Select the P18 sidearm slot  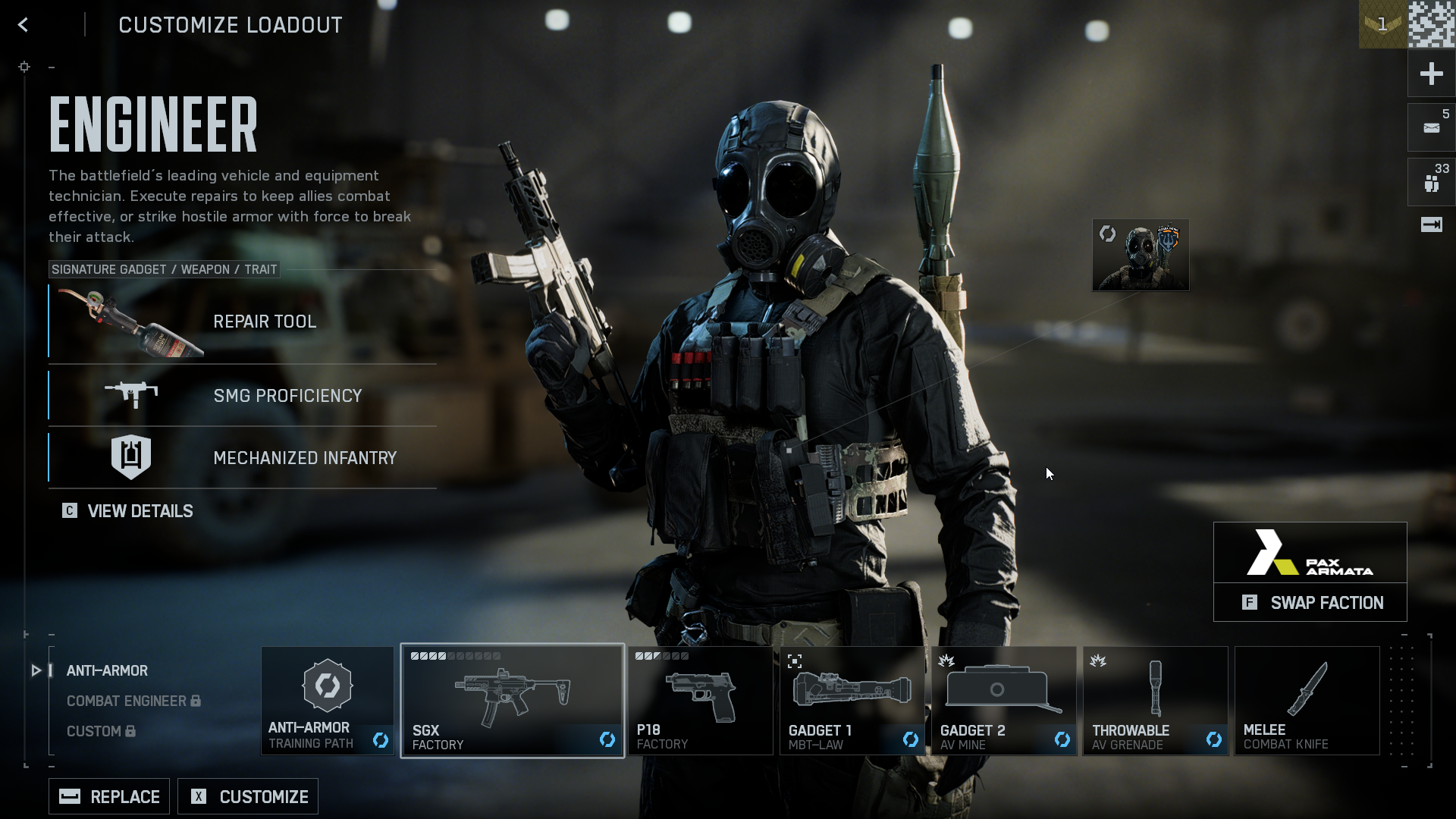(700, 700)
